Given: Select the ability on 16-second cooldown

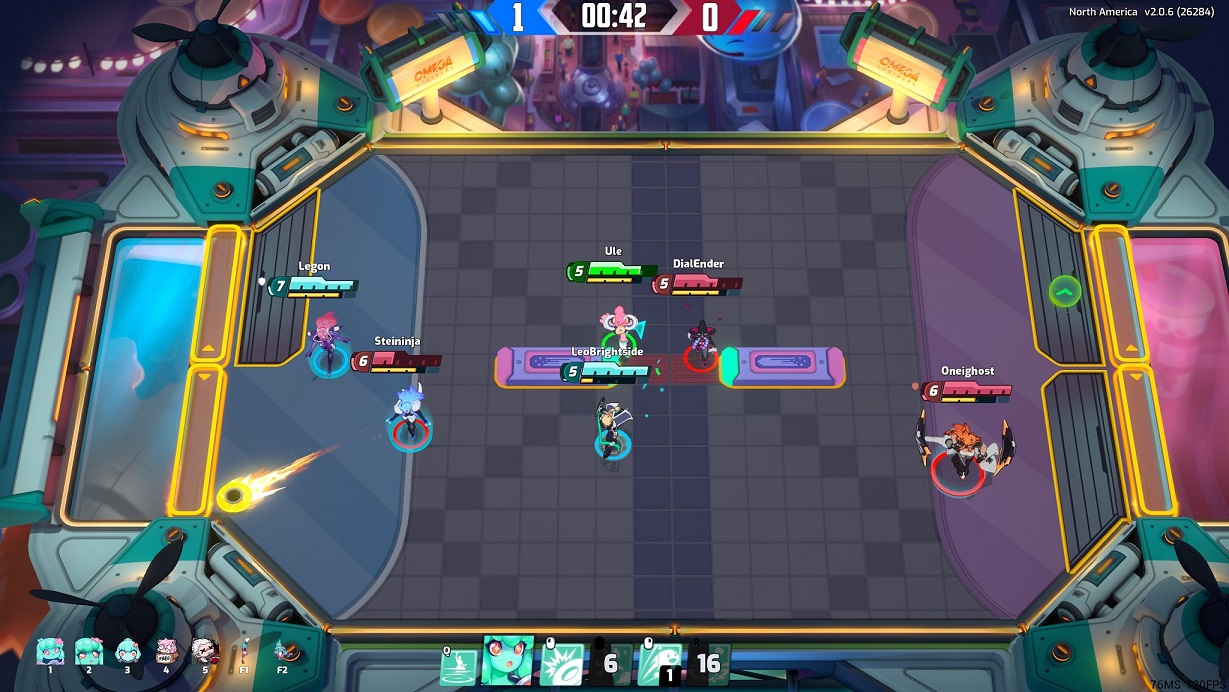Looking at the screenshot, I should pyautogui.click(x=708, y=664).
